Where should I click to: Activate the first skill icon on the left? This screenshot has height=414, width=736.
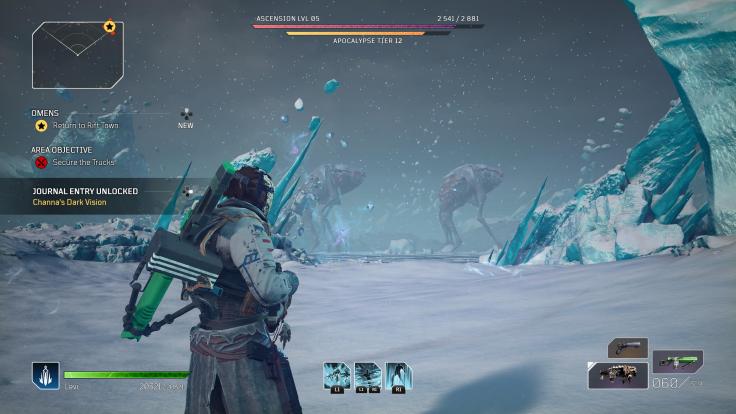[336, 376]
